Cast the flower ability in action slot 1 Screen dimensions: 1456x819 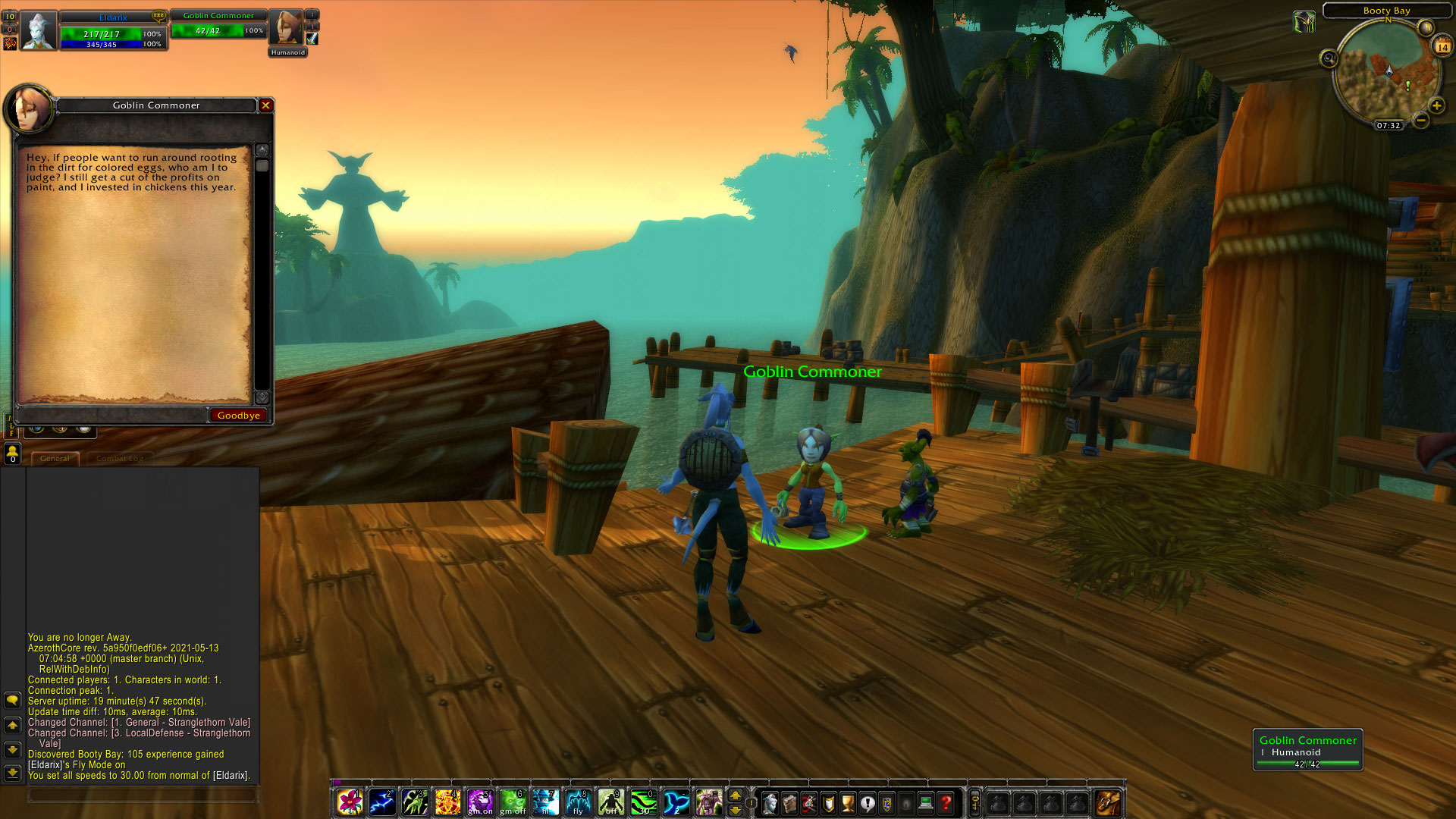point(349,802)
